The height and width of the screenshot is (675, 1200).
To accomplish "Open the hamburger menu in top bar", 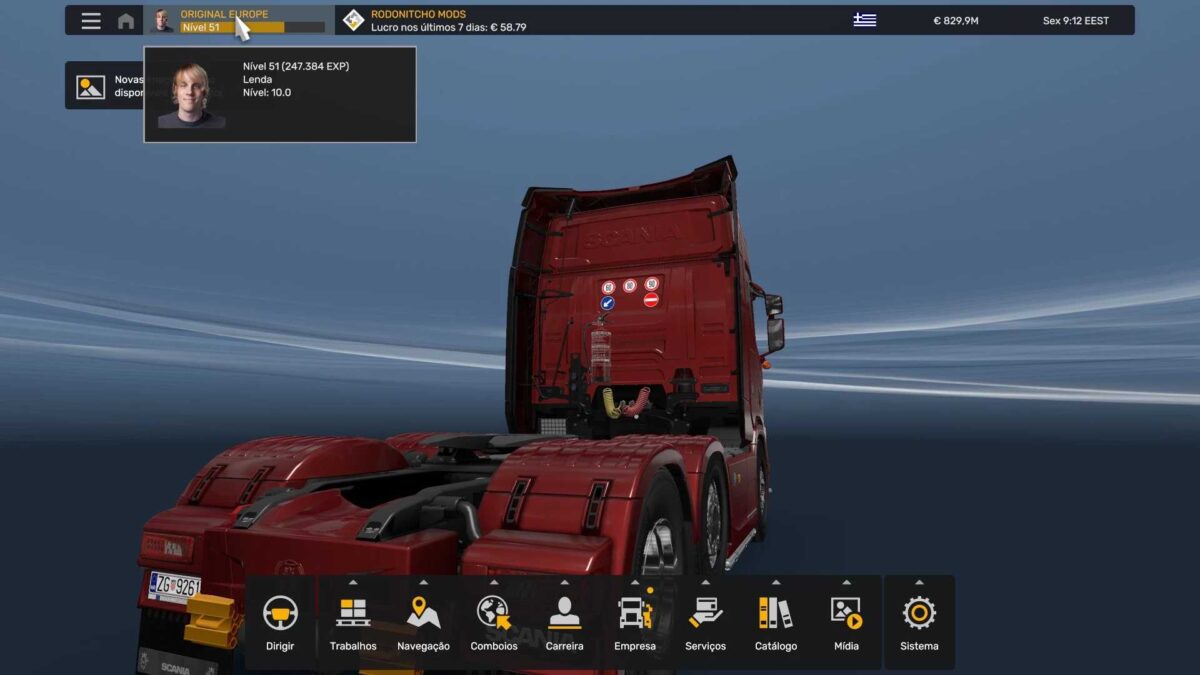I will [x=91, y=21].
